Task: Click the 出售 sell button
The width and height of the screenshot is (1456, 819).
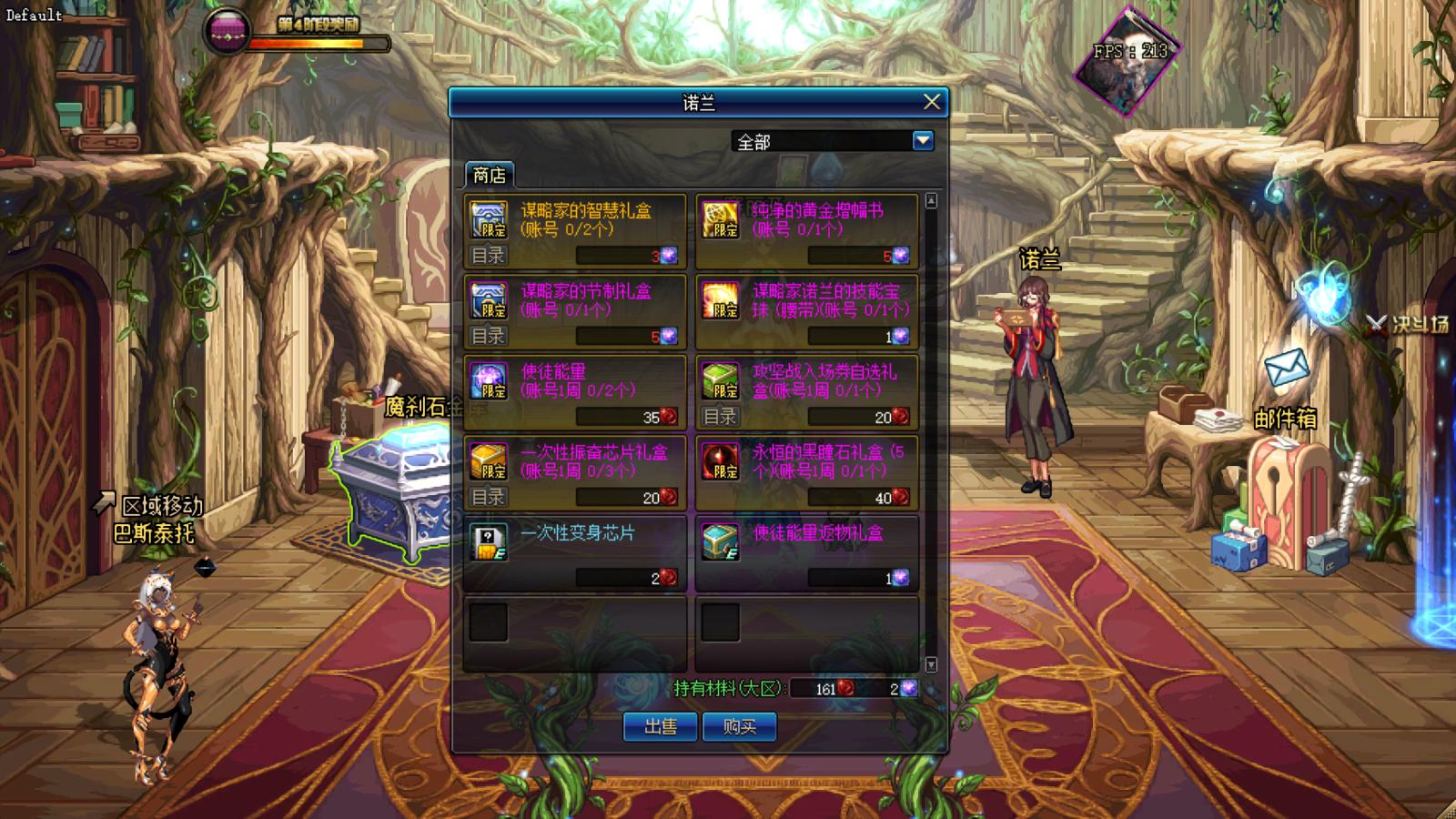Action: point(661,726)
